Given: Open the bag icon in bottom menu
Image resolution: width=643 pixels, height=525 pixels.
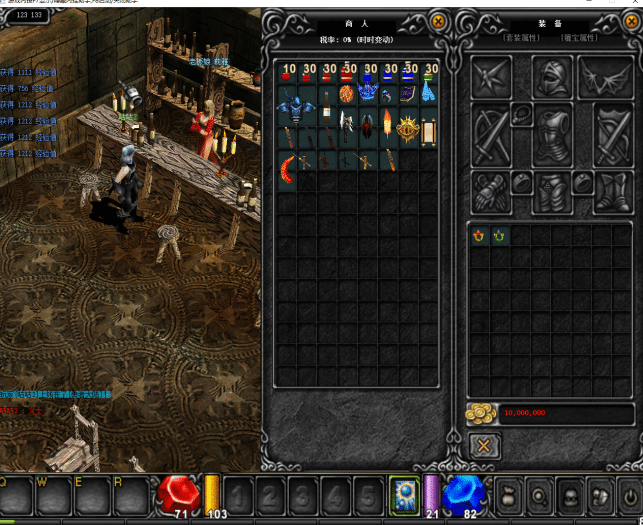Looking at the screenshot, I should [x=509, y=496].
